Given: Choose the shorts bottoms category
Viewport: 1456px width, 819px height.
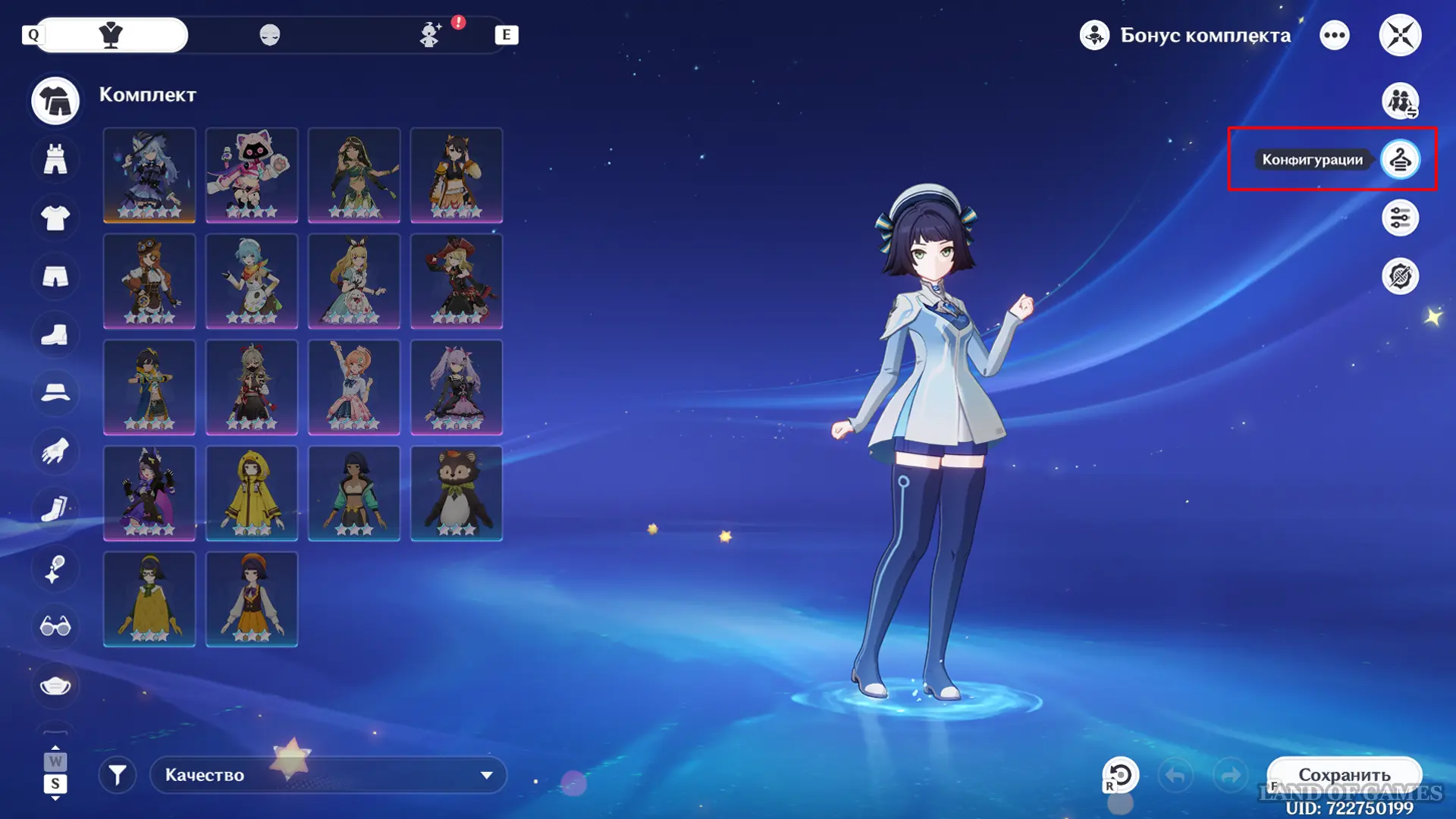Looking at the screenshot, I should click(x=55, y=277).
